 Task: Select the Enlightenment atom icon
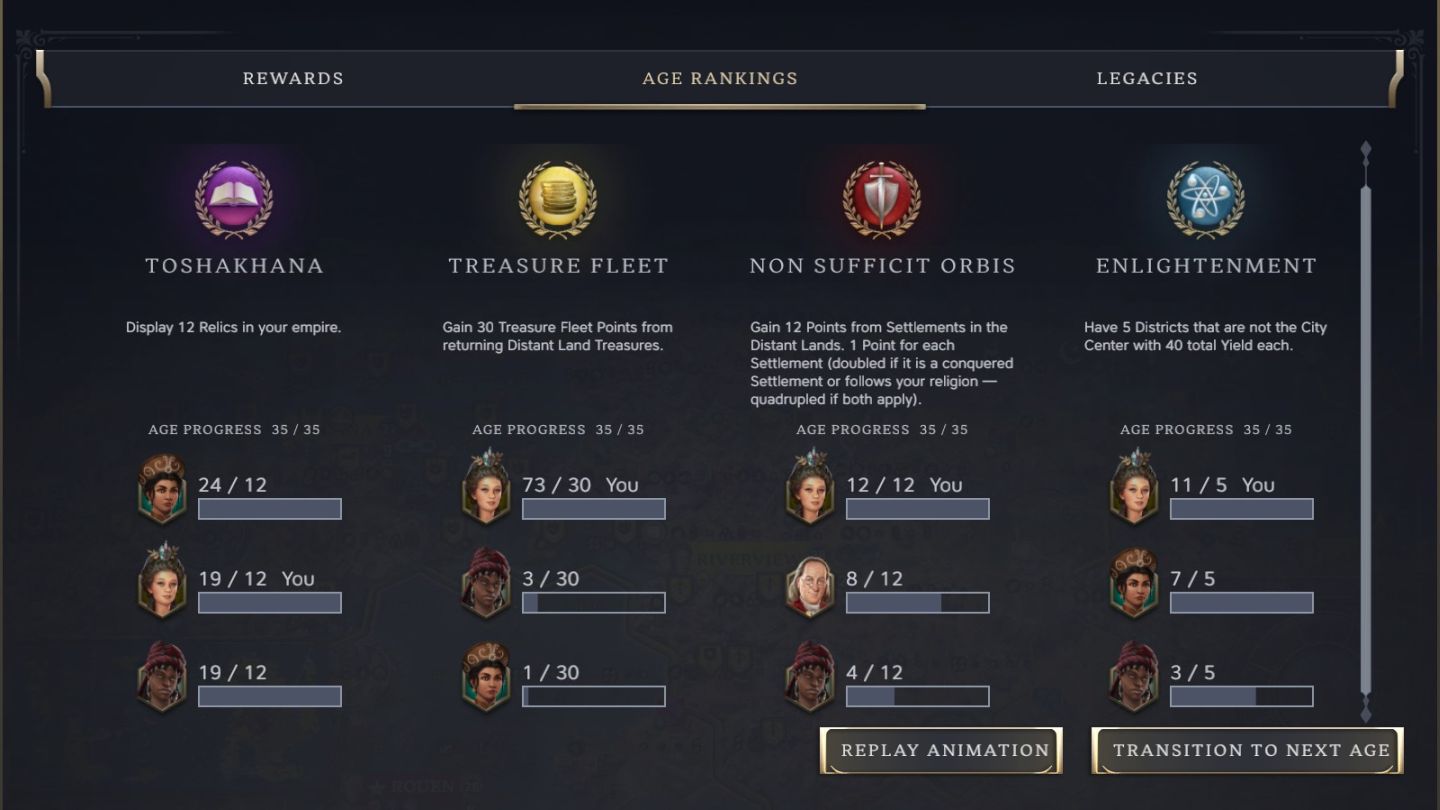coord(1206,199)
